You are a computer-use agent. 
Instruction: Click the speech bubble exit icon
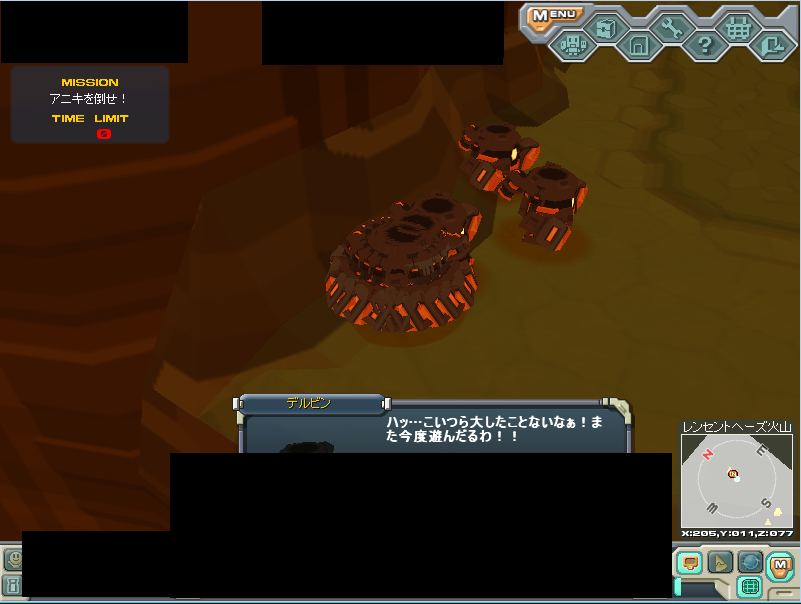click(772, 45)
